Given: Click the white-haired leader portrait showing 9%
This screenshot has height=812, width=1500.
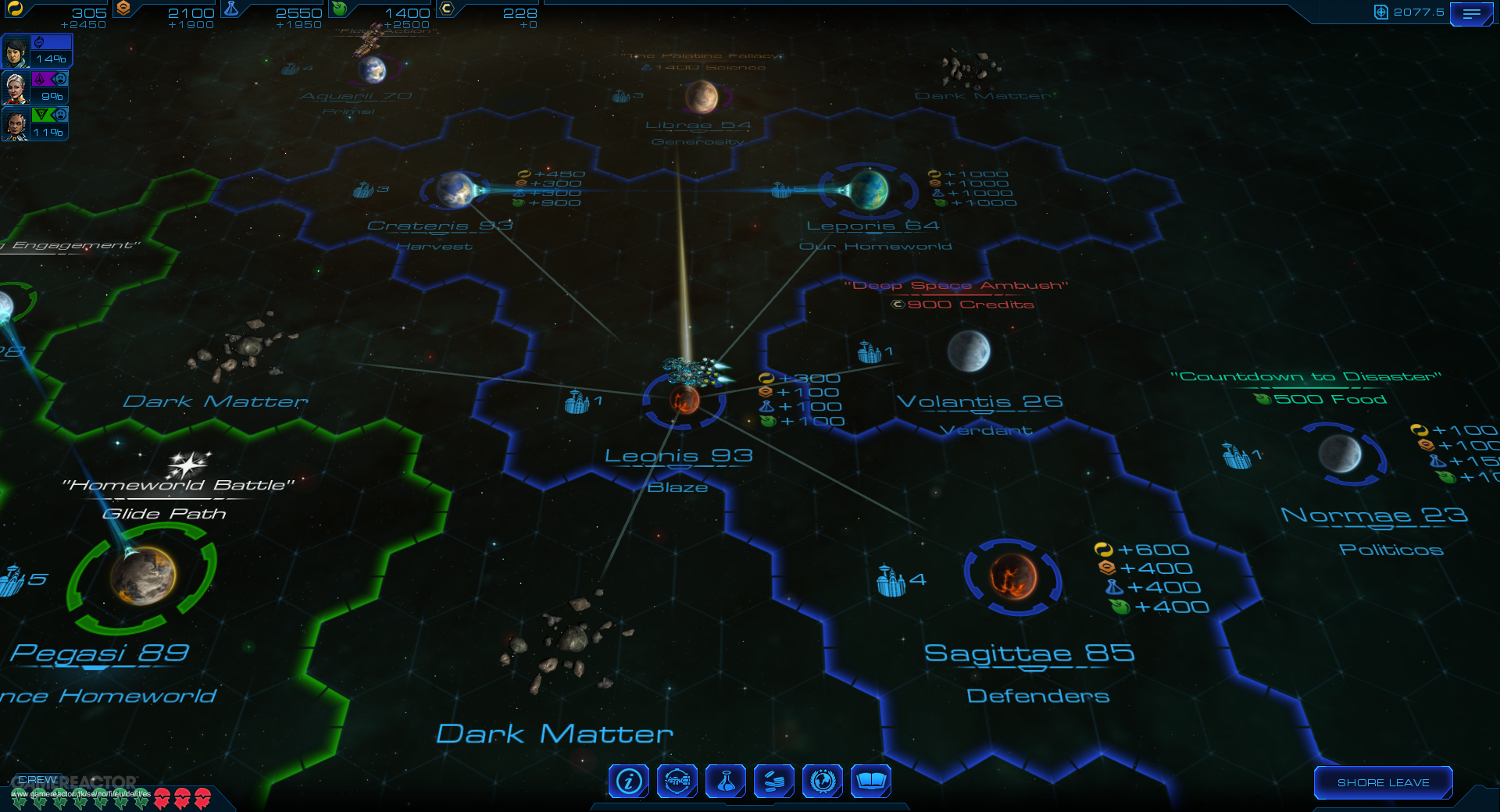Looking at the screenshot, I should coord(17,86).
